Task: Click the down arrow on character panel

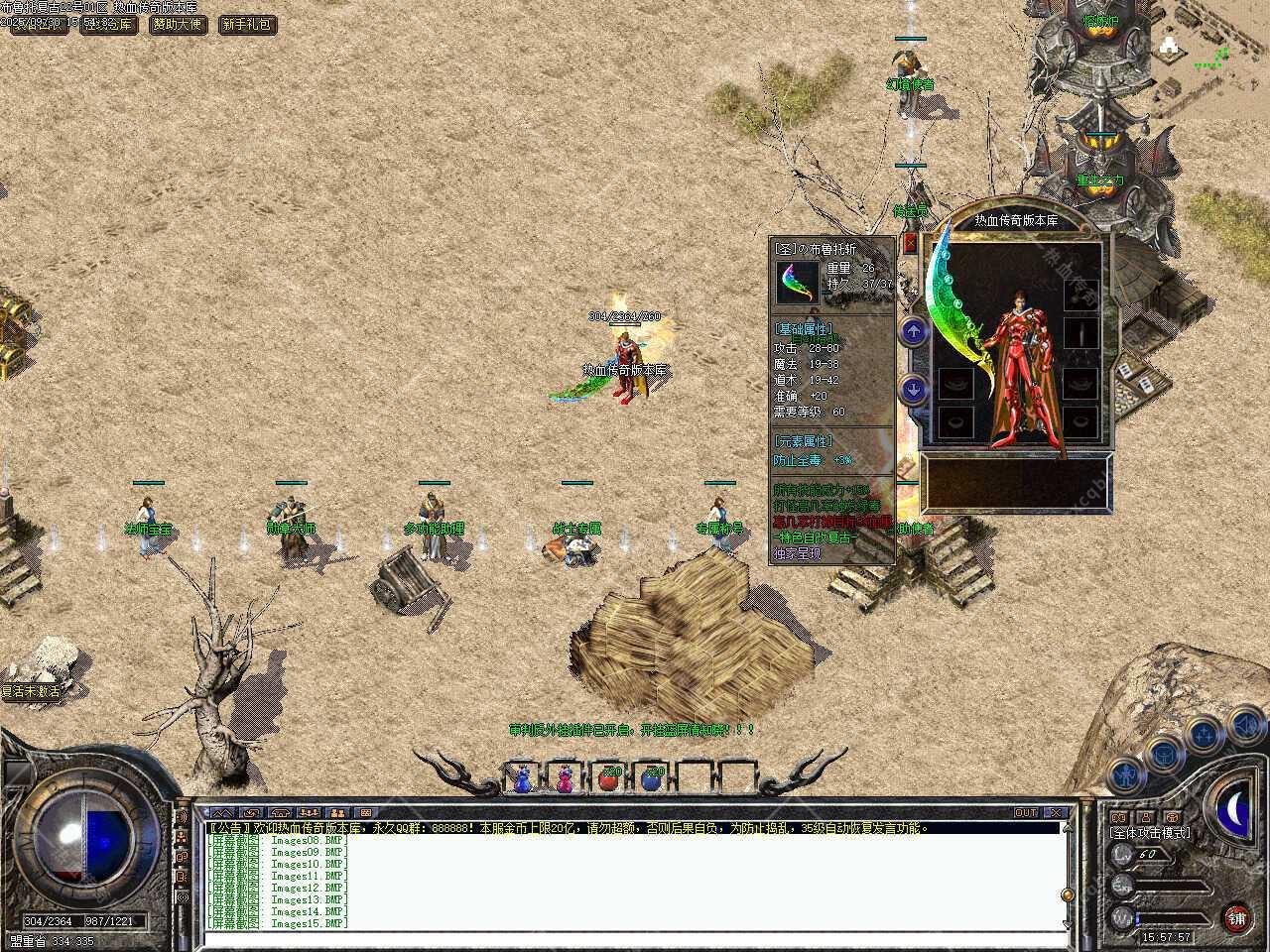Action: (913, 389)
